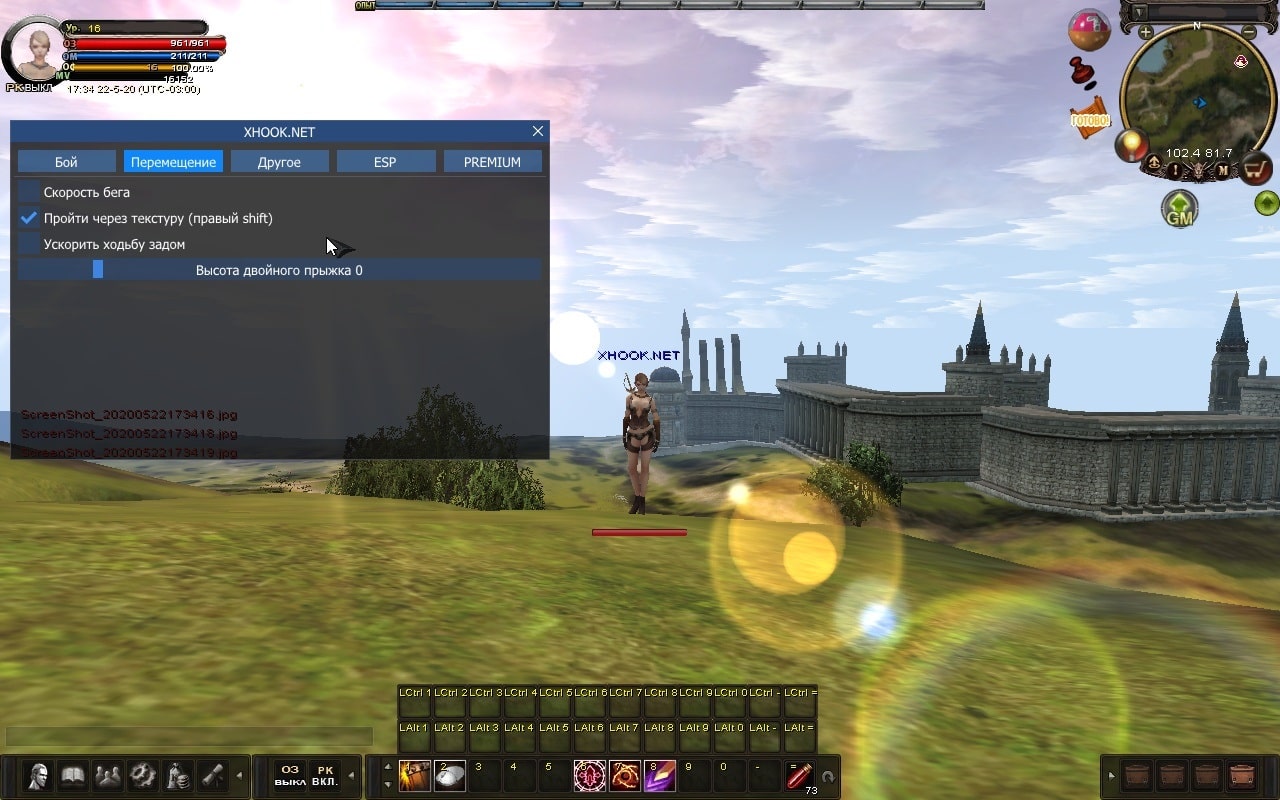
Task: Tick the Ускорить ходьбу задом checkbox
Action: click(x=30, y=244)
